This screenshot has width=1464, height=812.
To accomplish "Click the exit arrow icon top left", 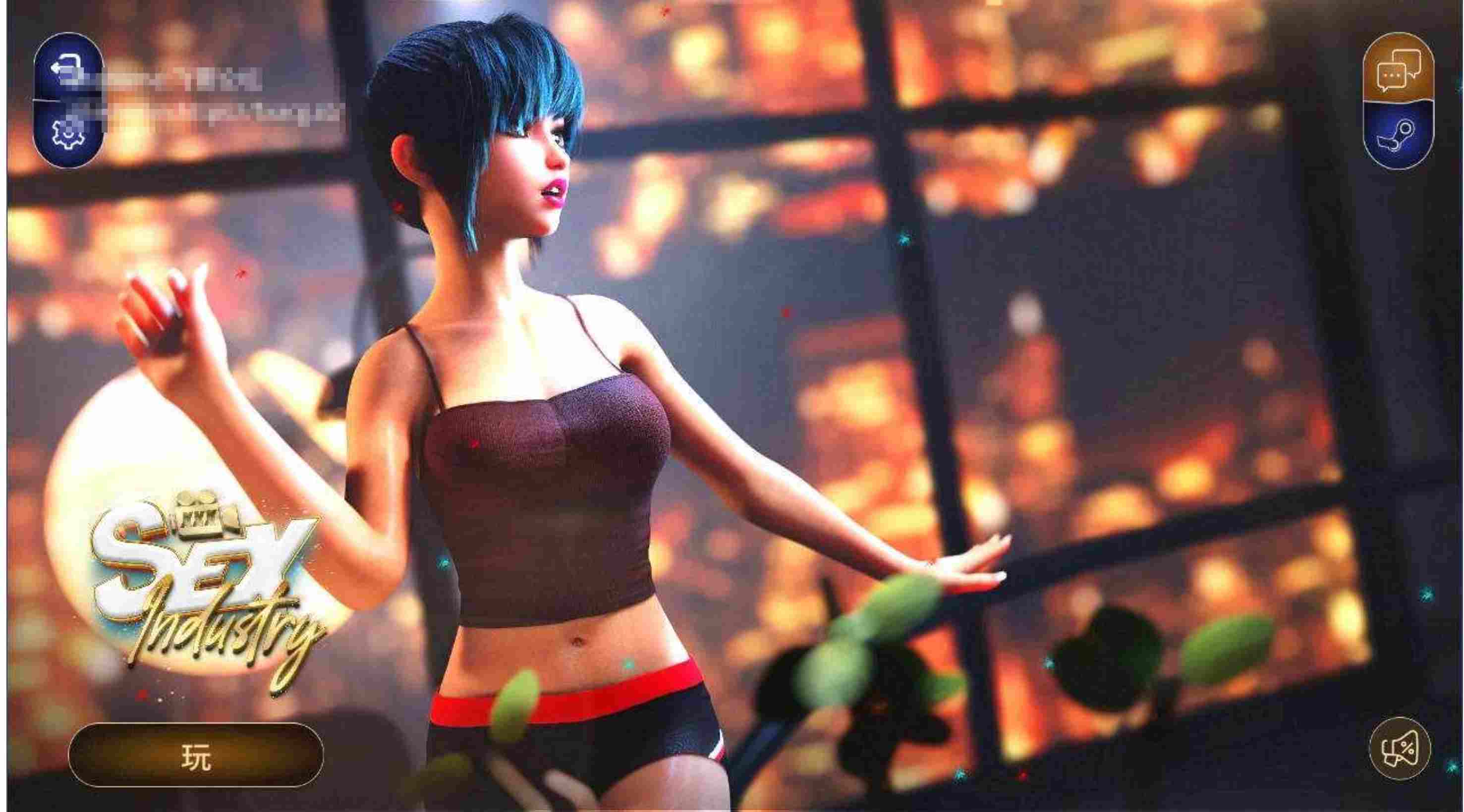I will [66, 64].
